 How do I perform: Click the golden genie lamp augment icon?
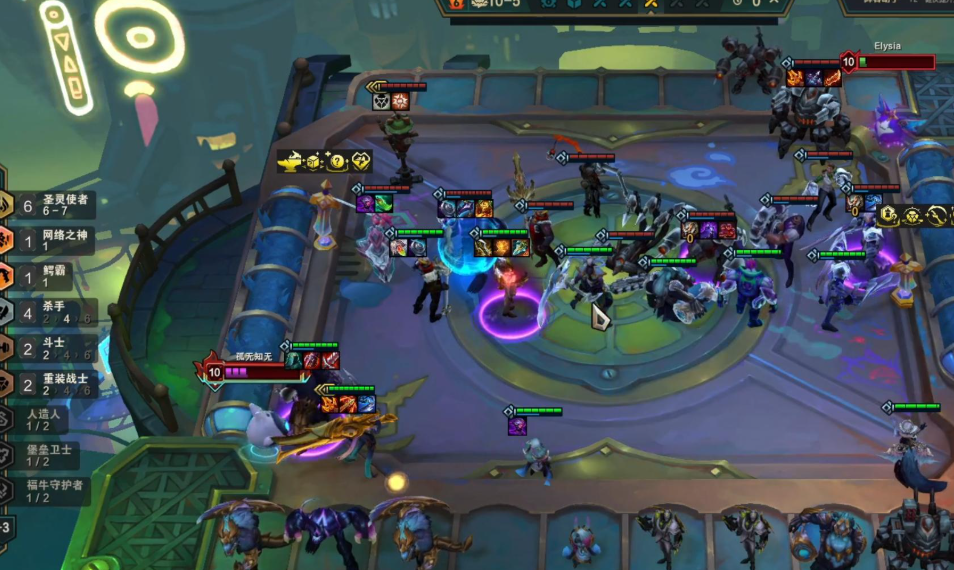290,161
